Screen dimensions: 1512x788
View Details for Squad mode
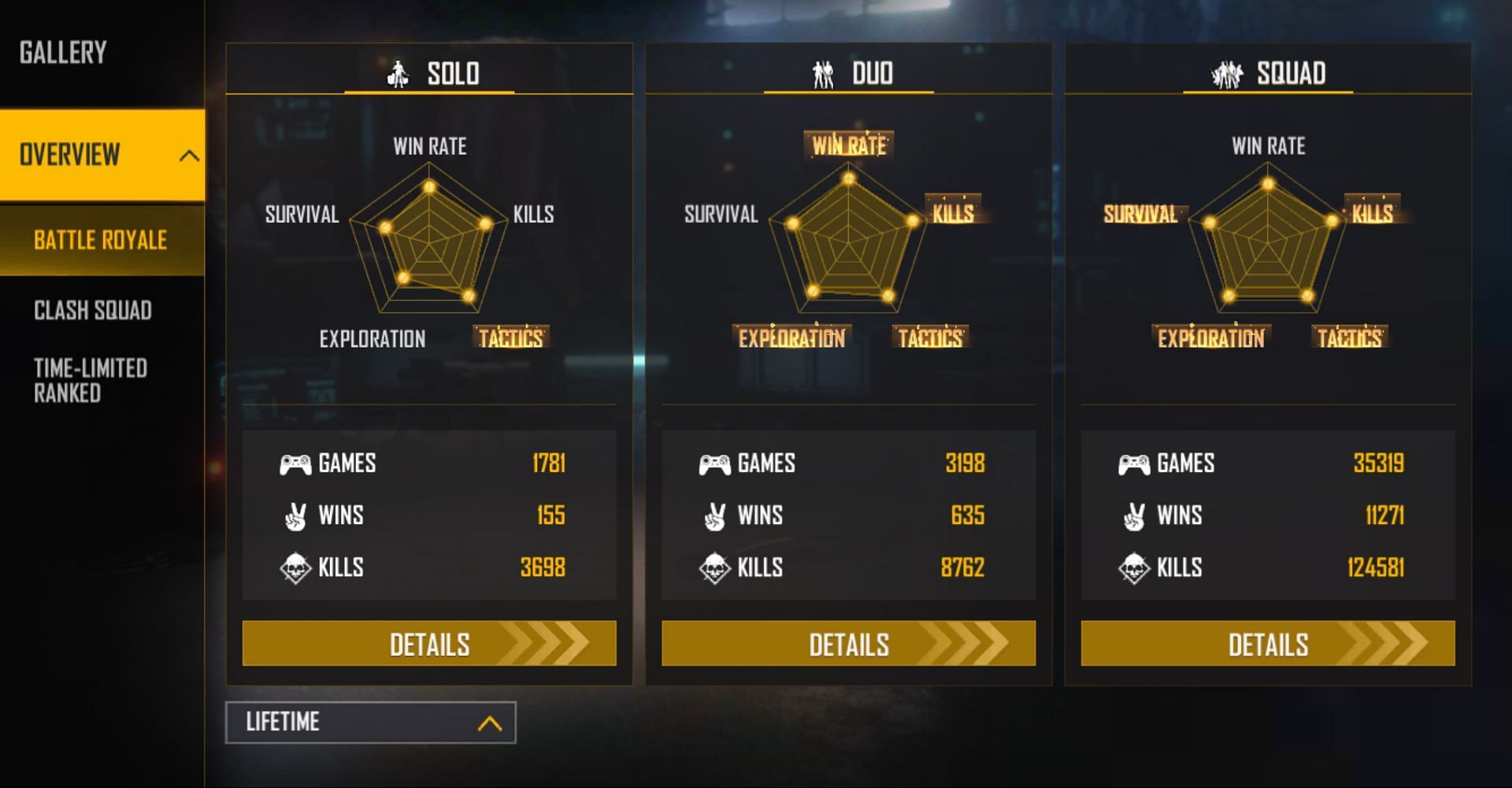(1267, 644)
